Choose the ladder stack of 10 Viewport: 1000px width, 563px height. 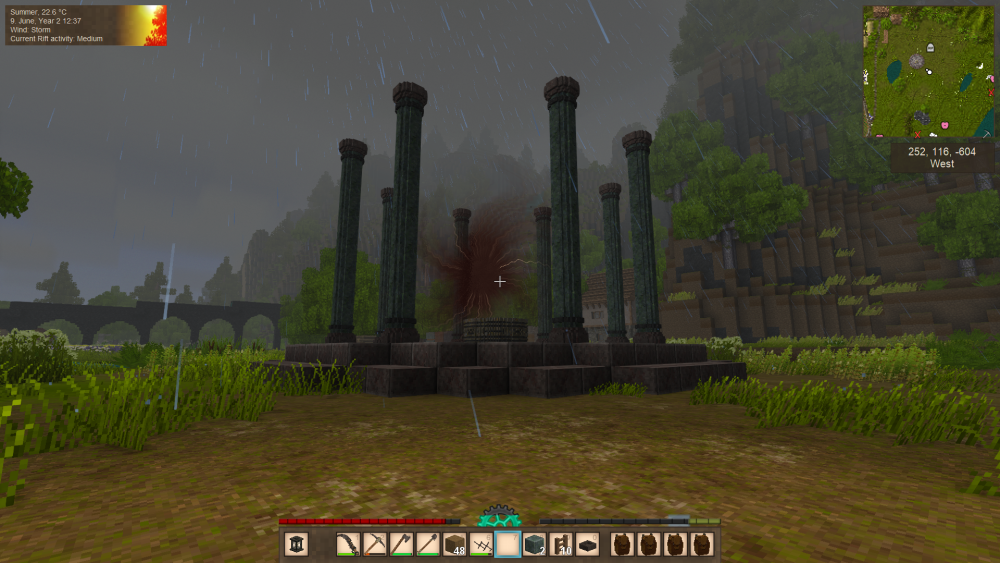[x=562, y=544]
